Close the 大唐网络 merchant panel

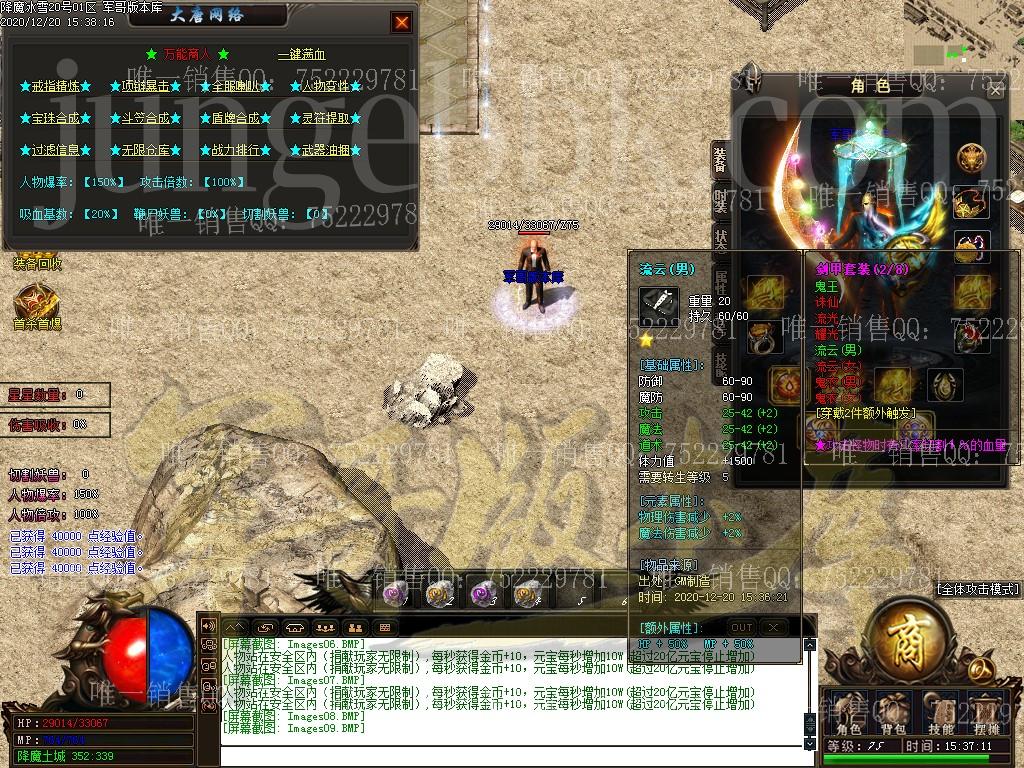point(401,22)
